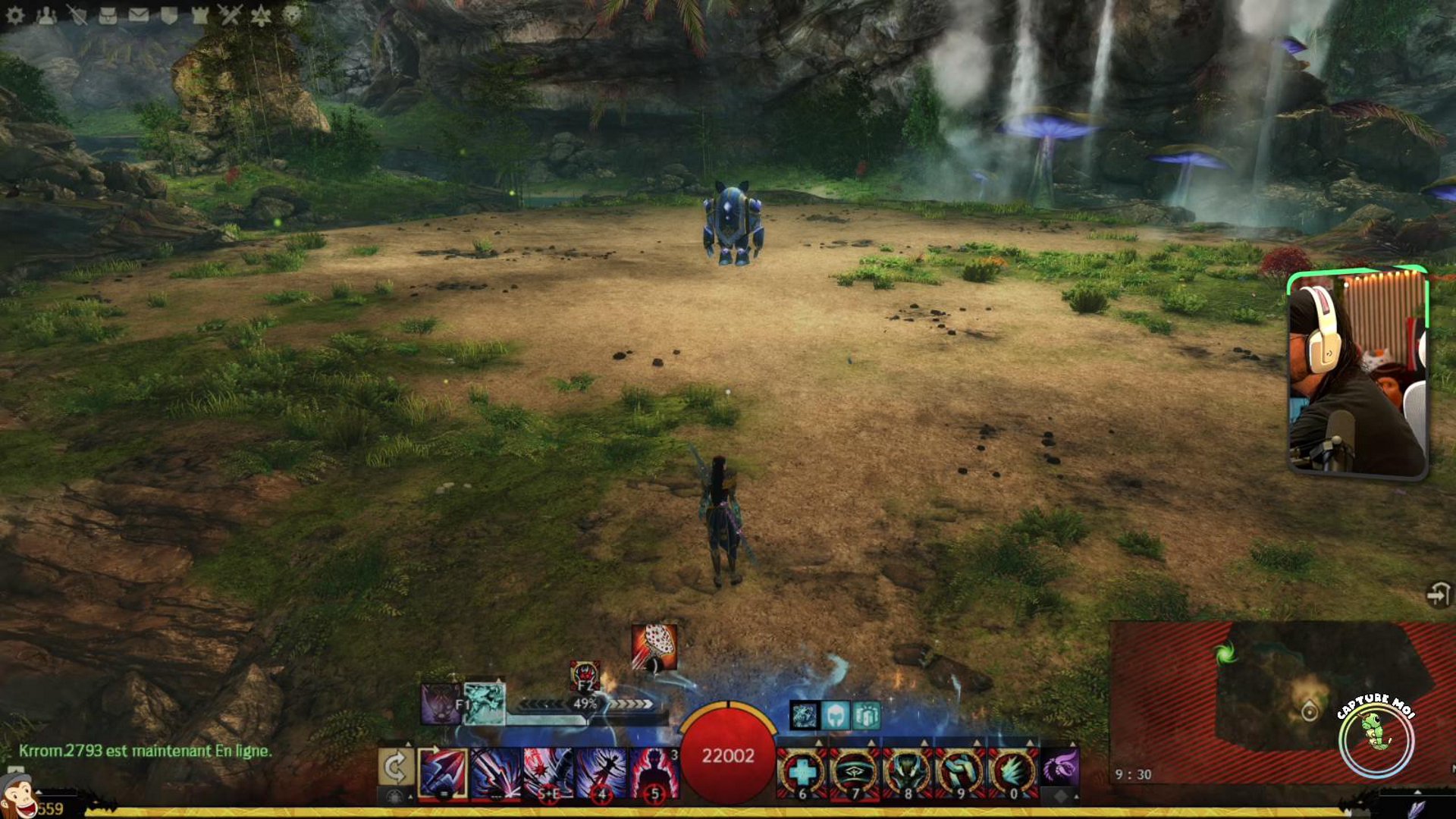This screenshot has width=1456, height=819.
Task: Open the World vs World castle icon
Action: [200, 15]
